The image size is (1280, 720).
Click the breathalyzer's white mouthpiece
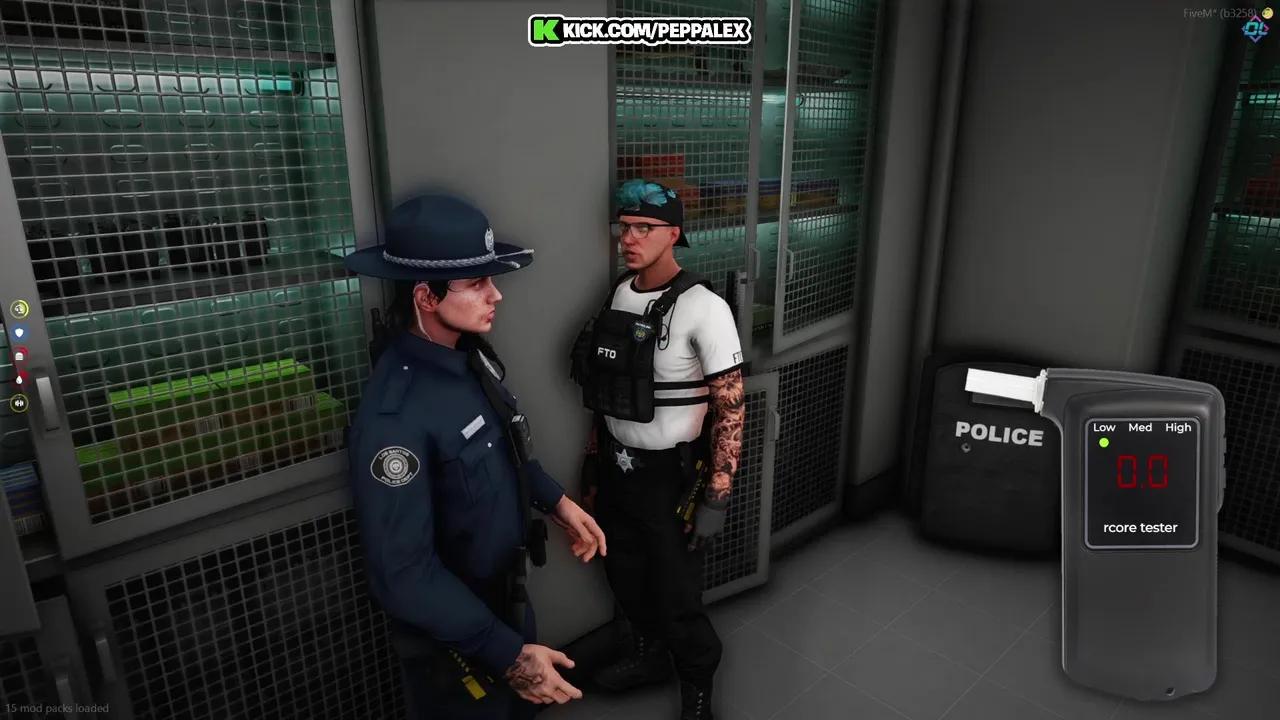(x=1003, y=385)
